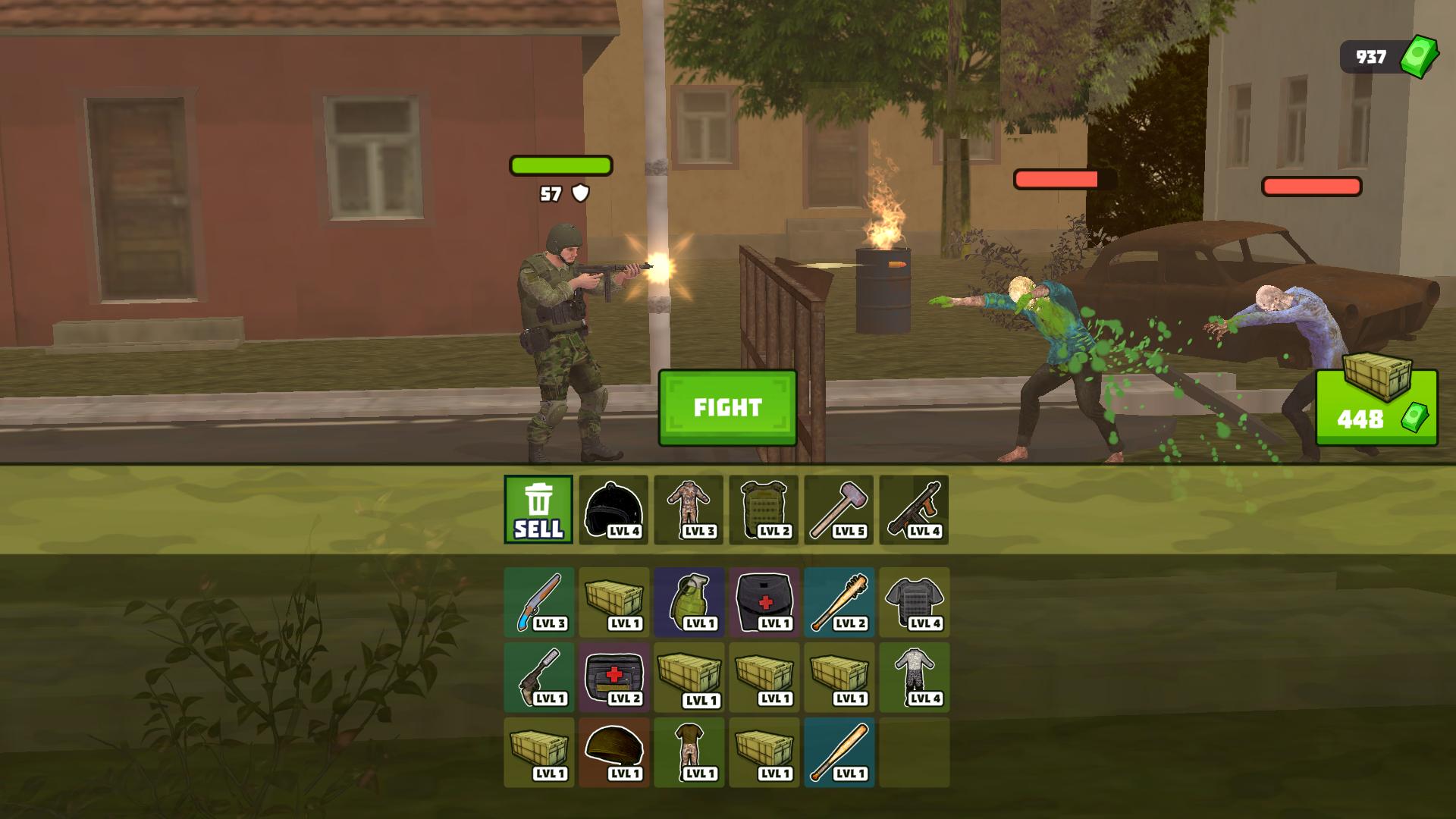Choose the LVL 1 baseball bat in inventory
1456x819 pixels.
point(839,755)
